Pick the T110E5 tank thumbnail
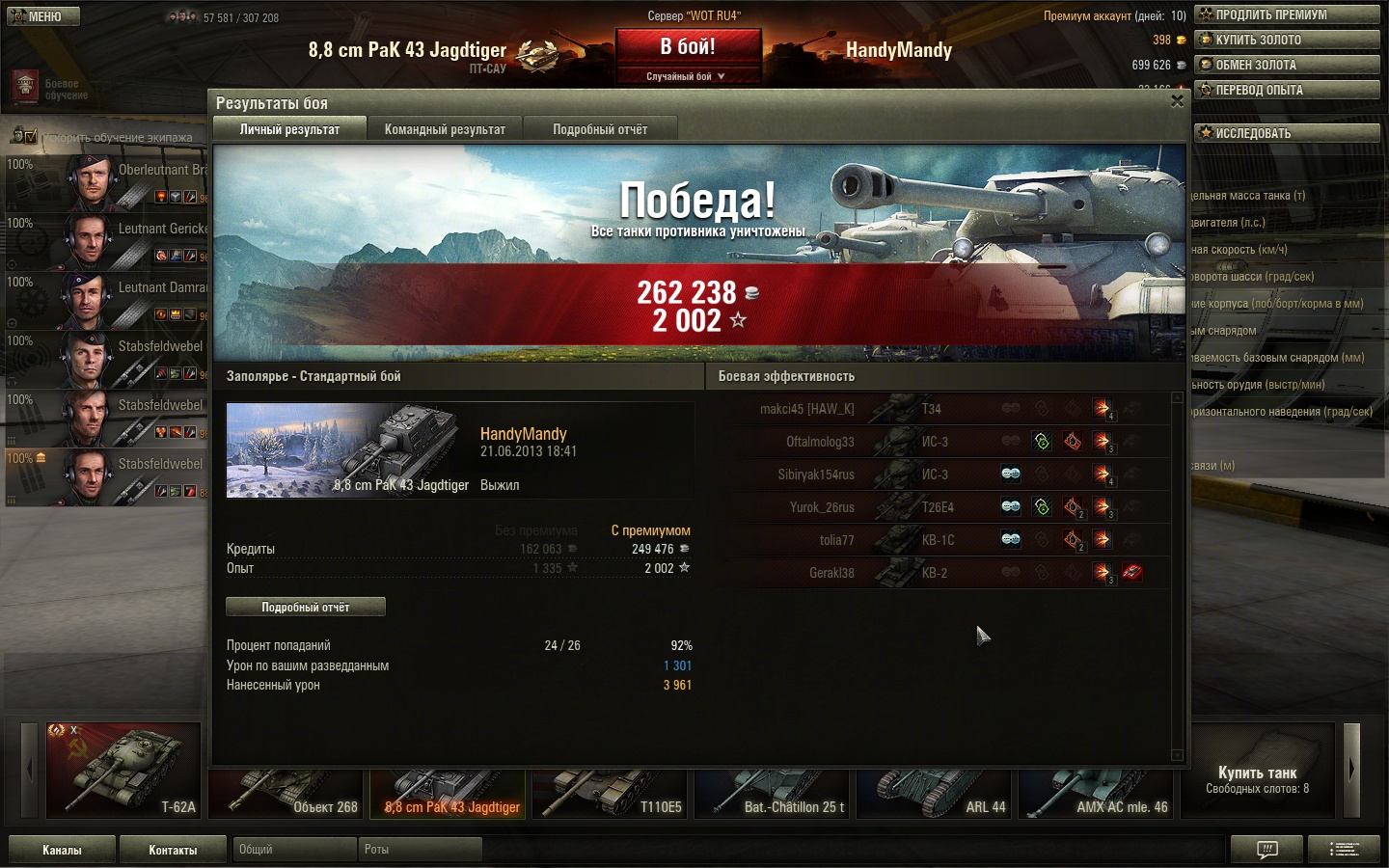 [x=610, y=794]
